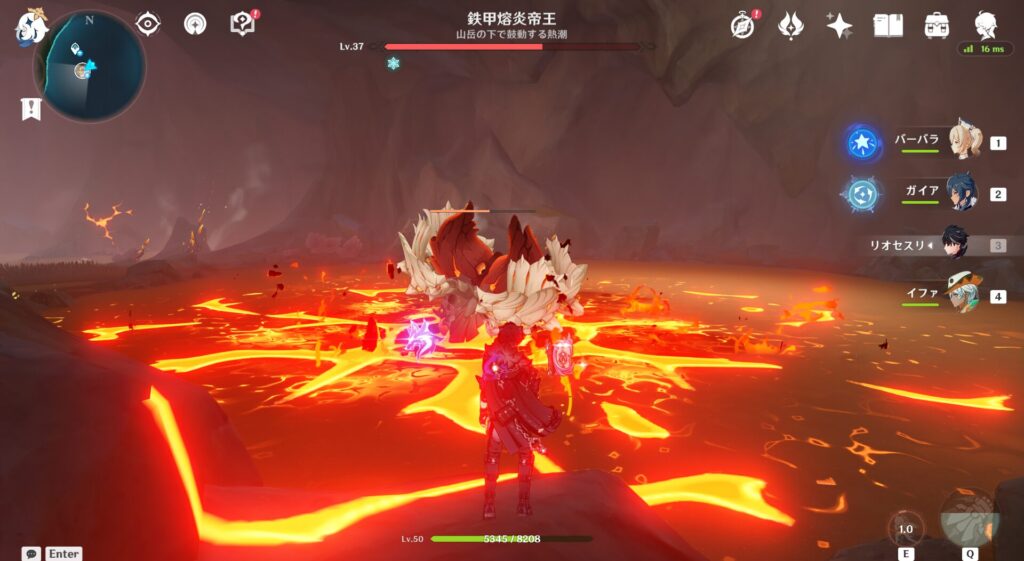The height and width of the screenshot is (561, 1024).
Task: Open the adventurer handbook book icon
Action: coord(888,25)
